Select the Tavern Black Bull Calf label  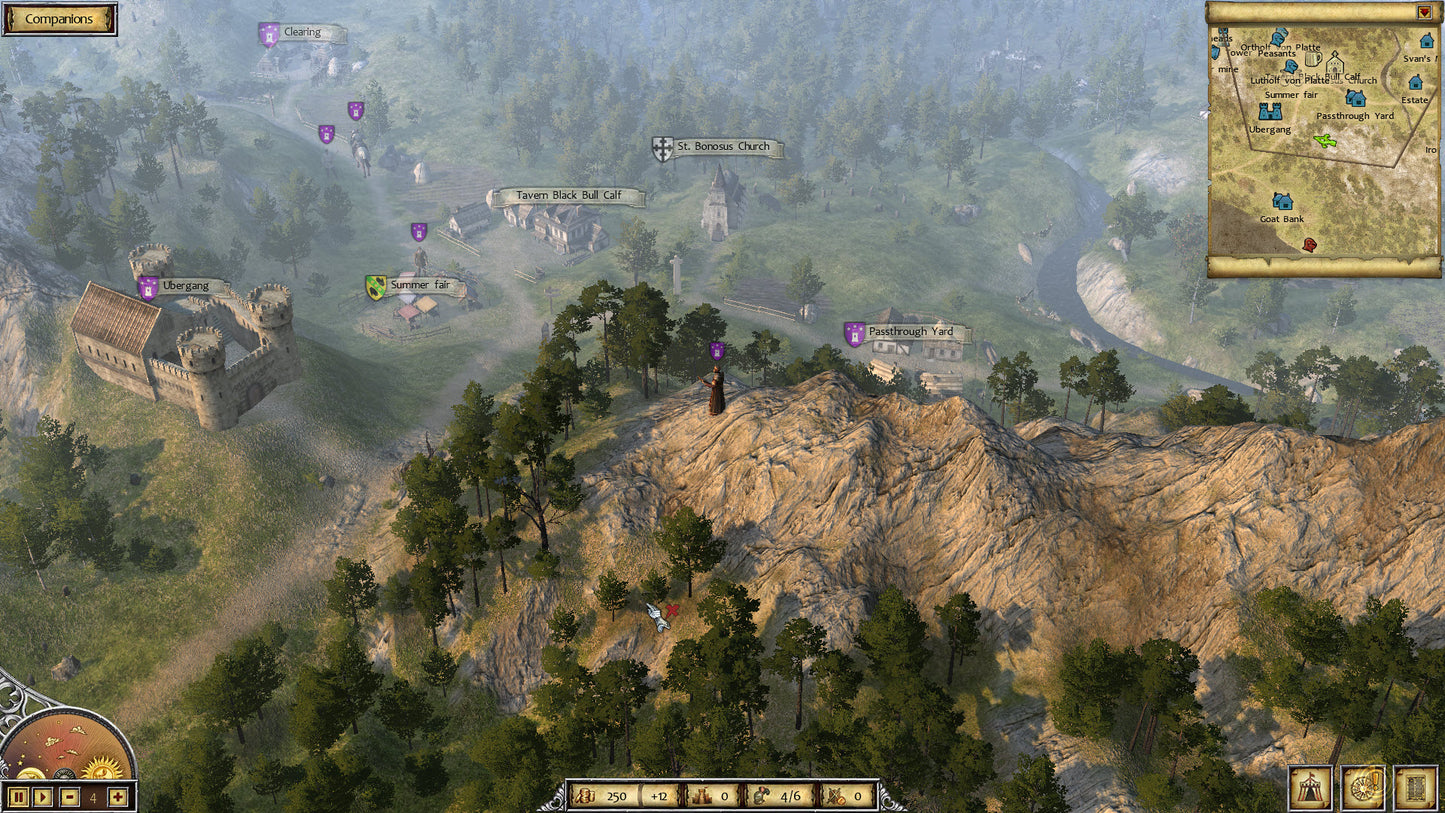[x=566, y=196]
